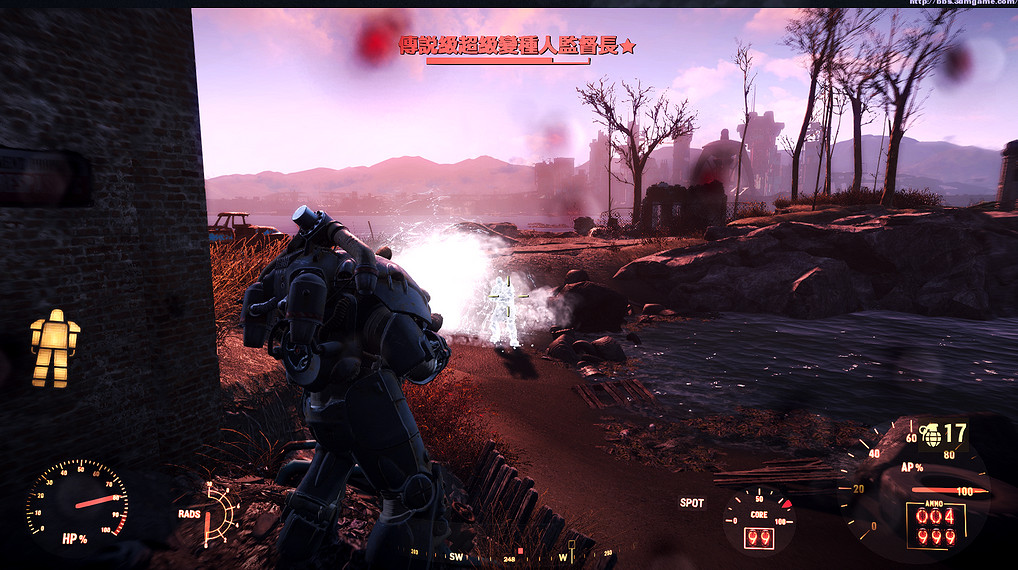This screenshot has height=570, width=1018.
Task: Click the SPOT indicator label
Action: 691,503
